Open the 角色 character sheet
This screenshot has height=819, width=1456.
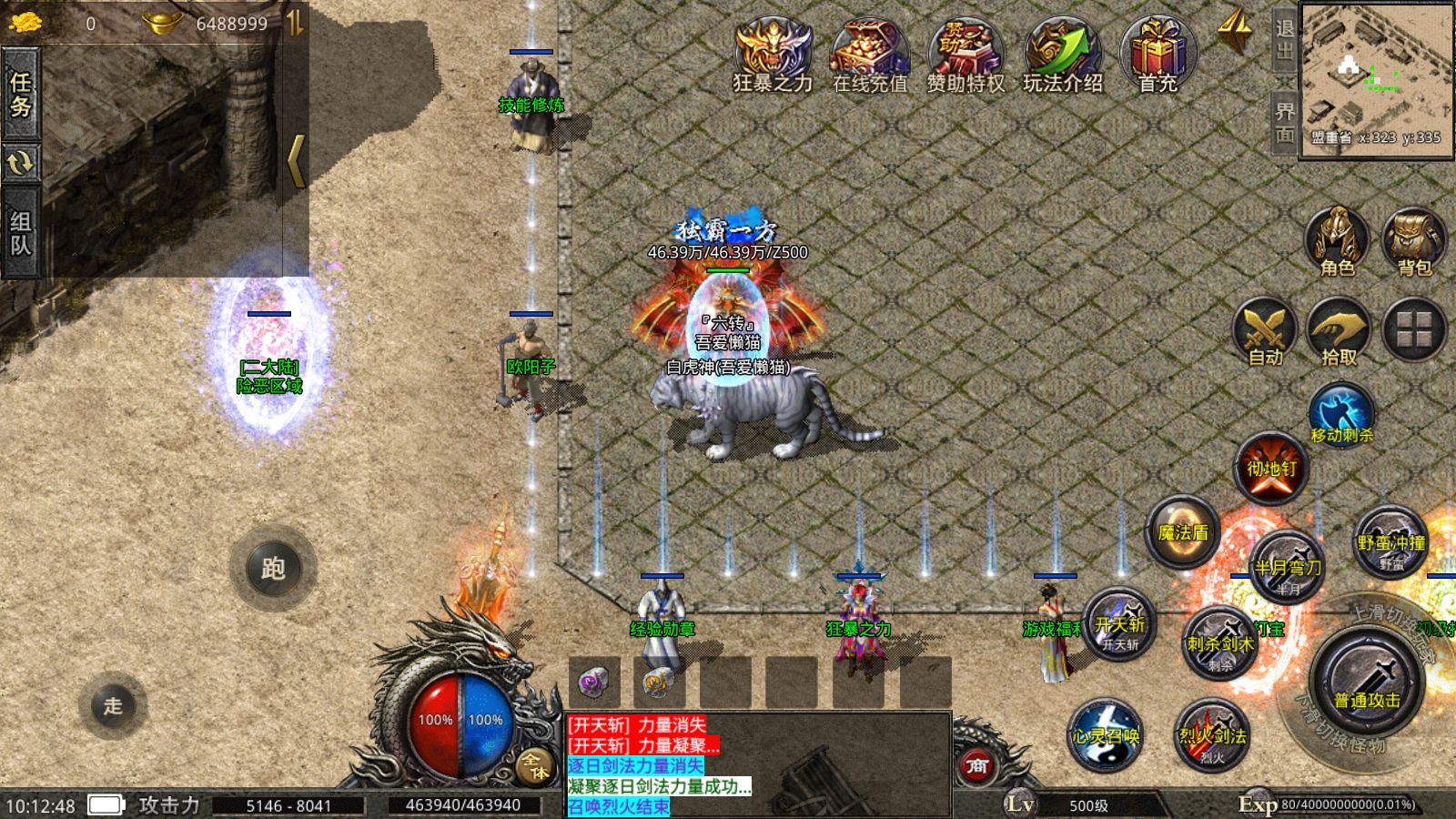click(1337, 242)
